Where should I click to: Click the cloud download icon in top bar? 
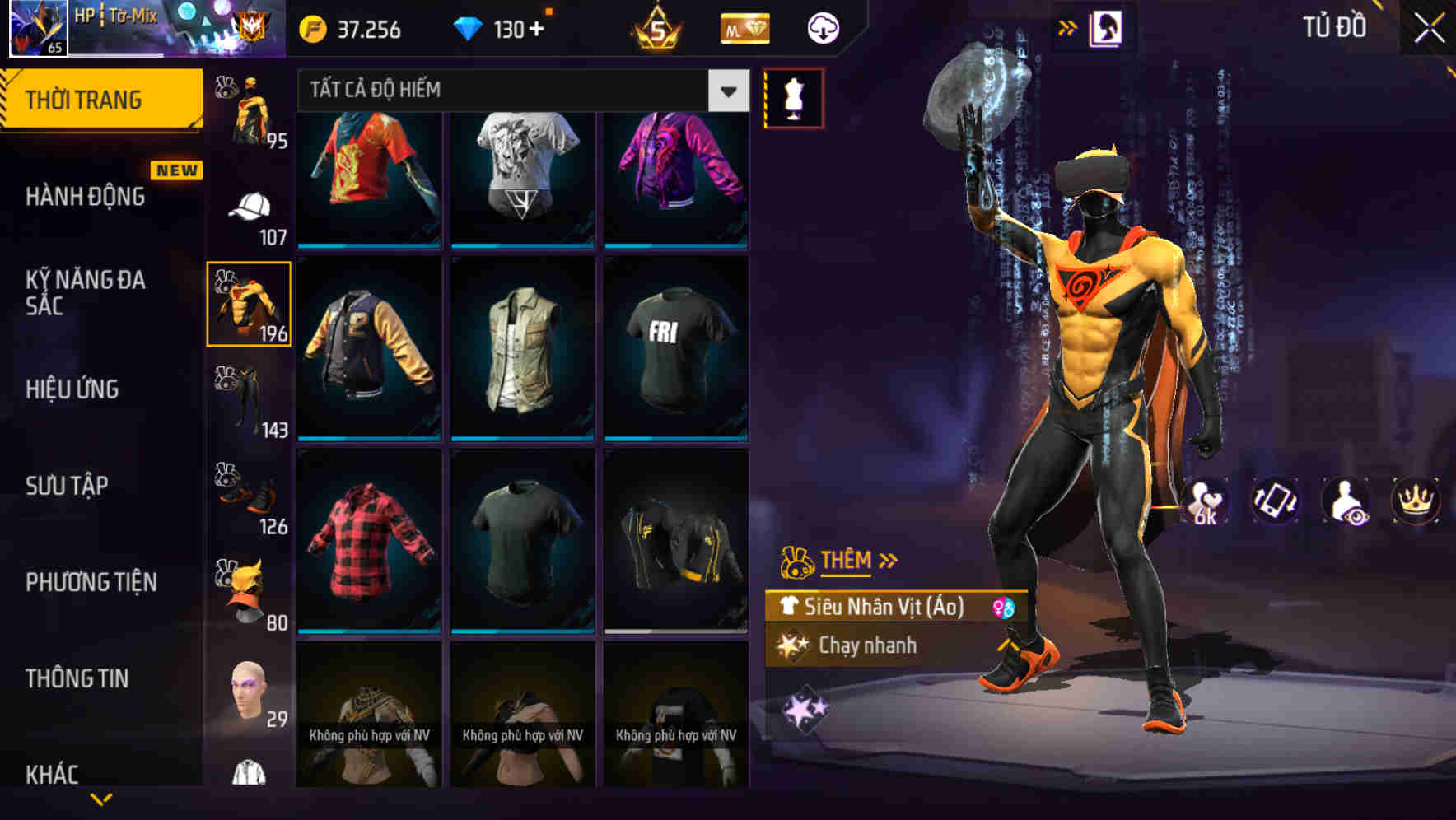pyautogui.click(x=823, y=27)
